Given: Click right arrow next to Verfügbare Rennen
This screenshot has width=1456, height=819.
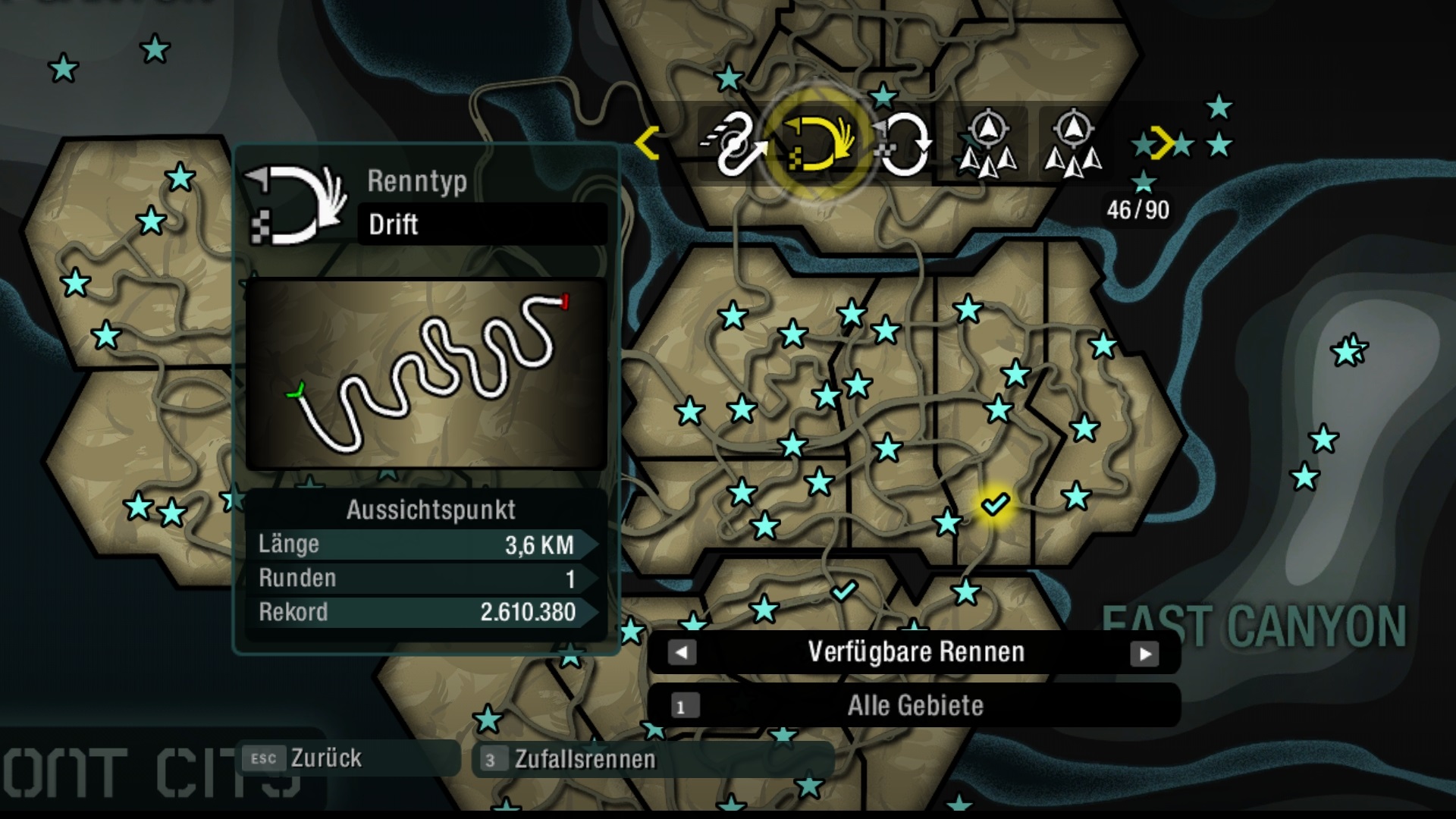Looking at the screenshot, I should click(x=1144, y=653).
